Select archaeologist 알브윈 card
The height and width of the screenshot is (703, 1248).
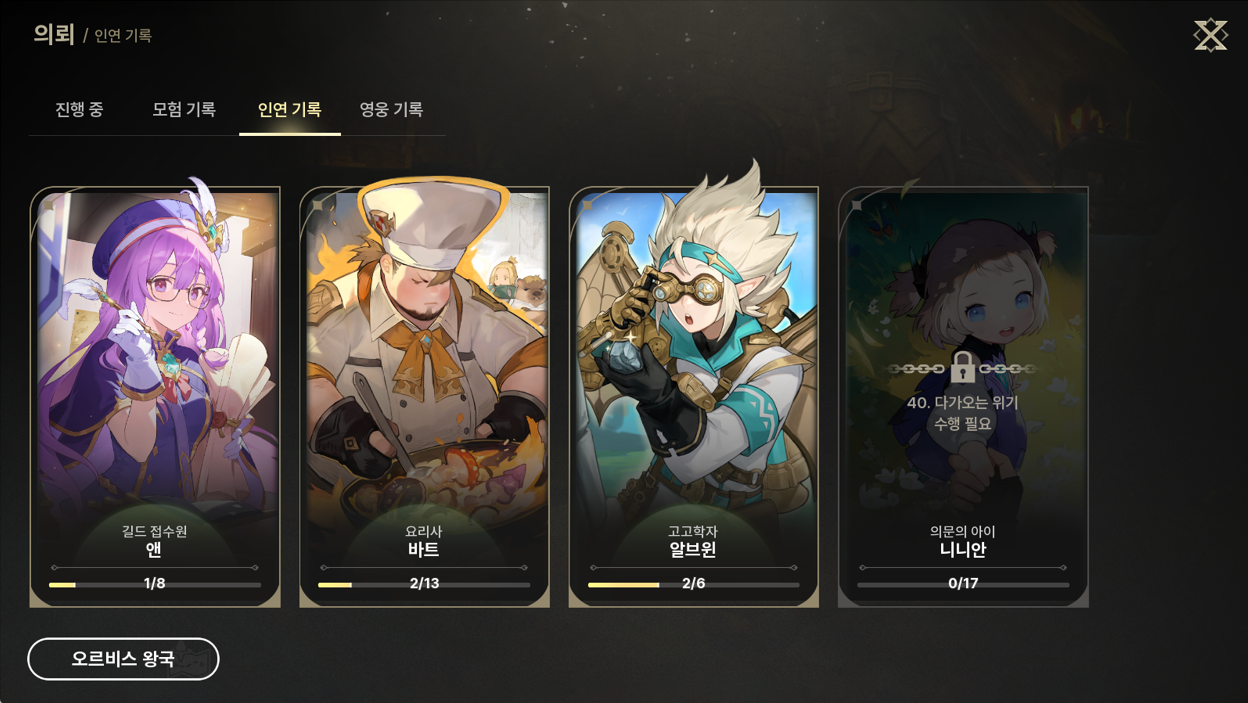pyautogui.click(x=693, y=397)
